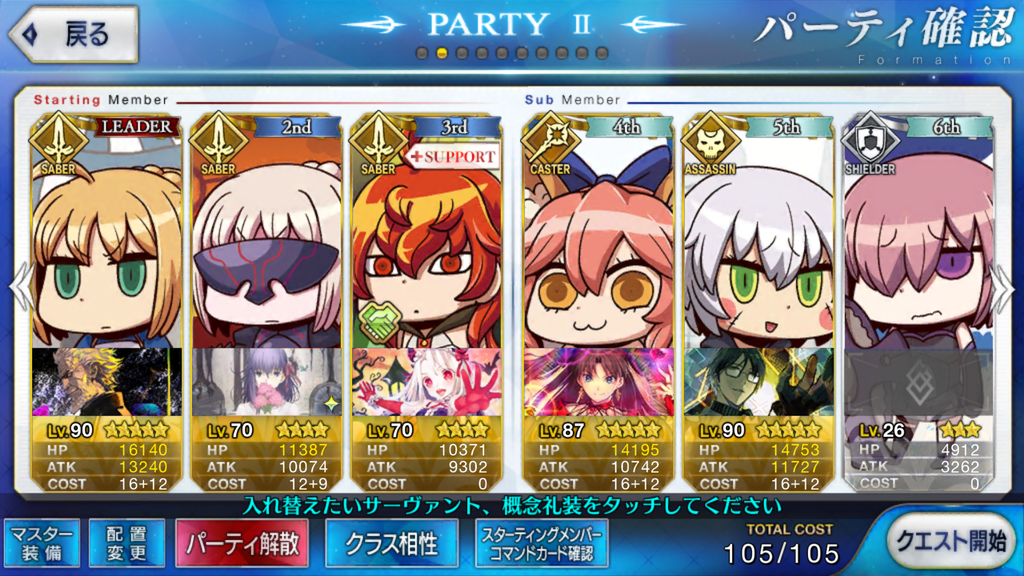
Task: Select the 2nd slot Saber Alter card
Action: (267, 250)
